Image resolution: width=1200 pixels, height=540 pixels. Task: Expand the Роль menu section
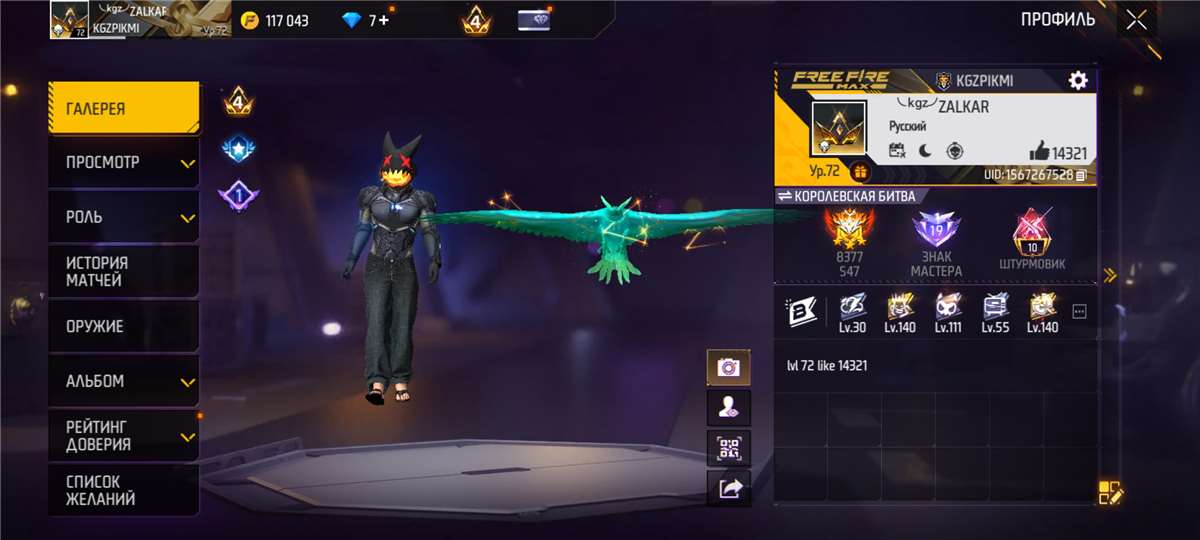point(124,217)
